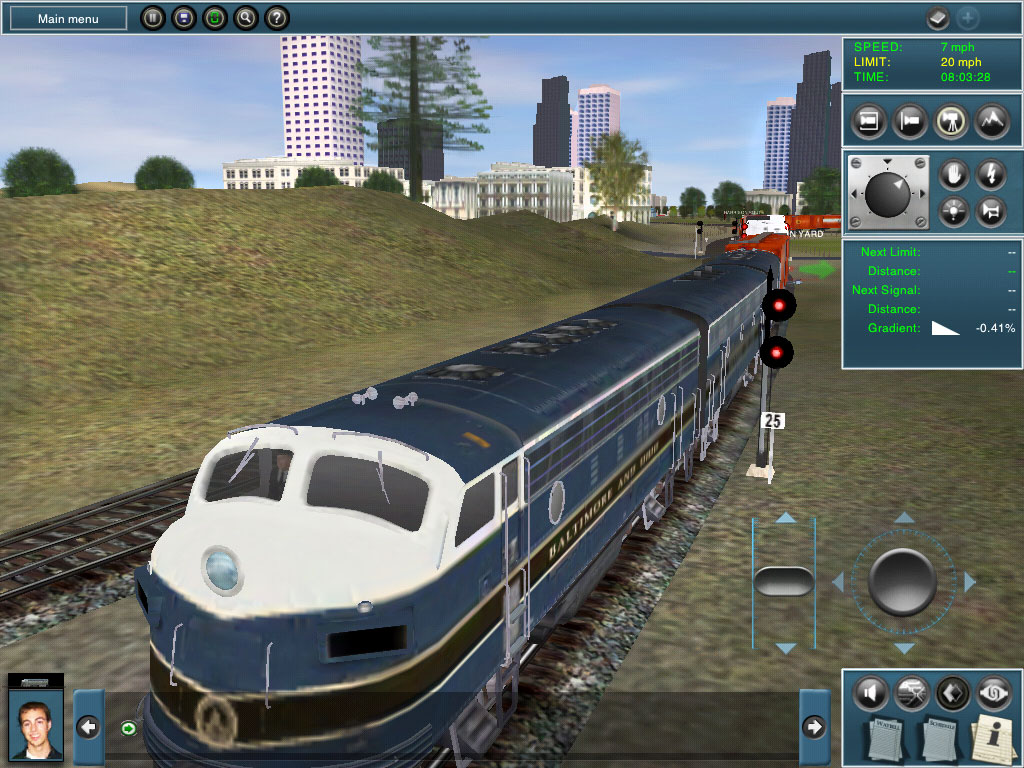Select the framed interior camera view

(x=868, y=121)
